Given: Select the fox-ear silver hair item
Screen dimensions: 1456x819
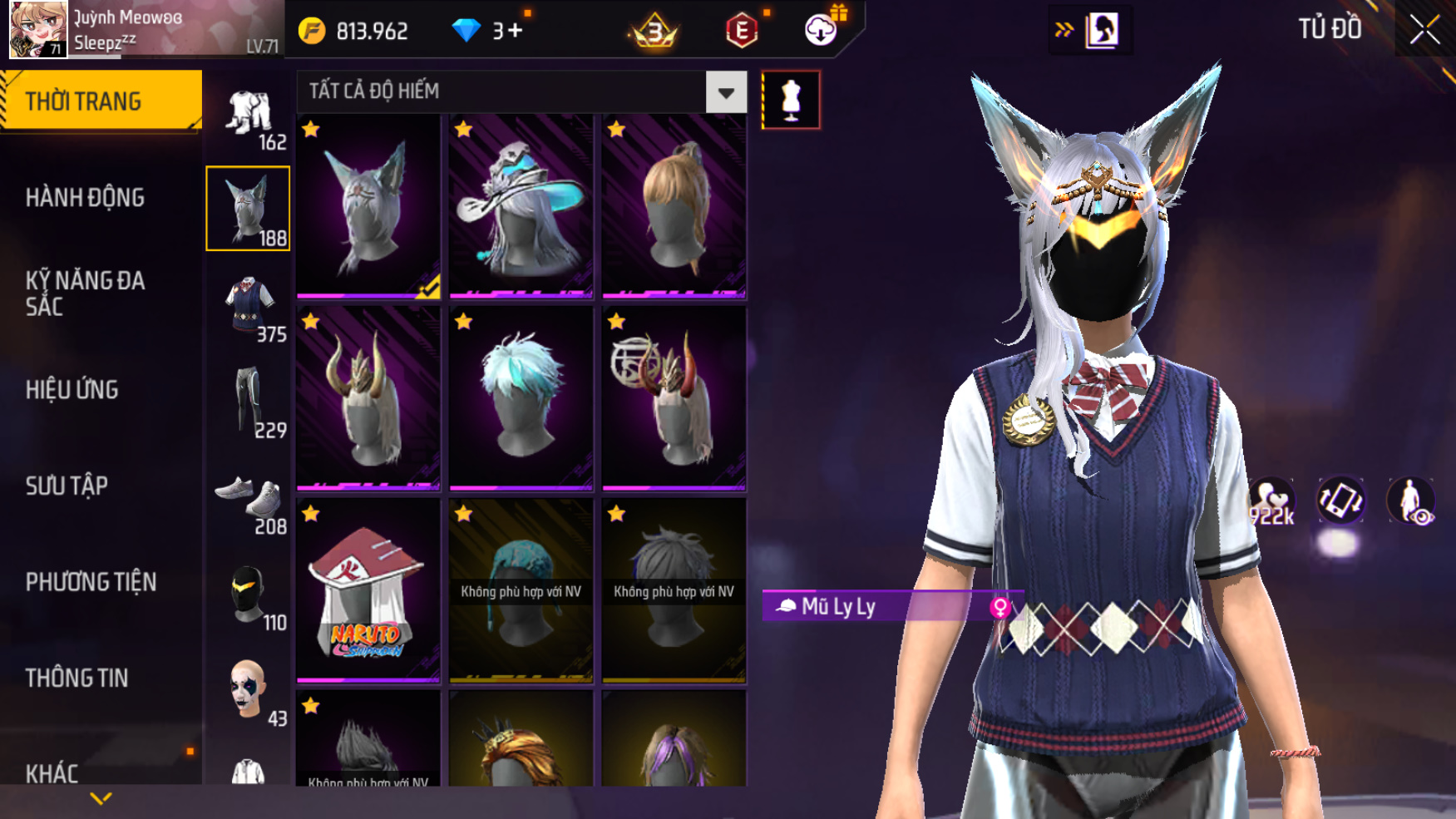Looking at the screenshot, I should point(368,206).
